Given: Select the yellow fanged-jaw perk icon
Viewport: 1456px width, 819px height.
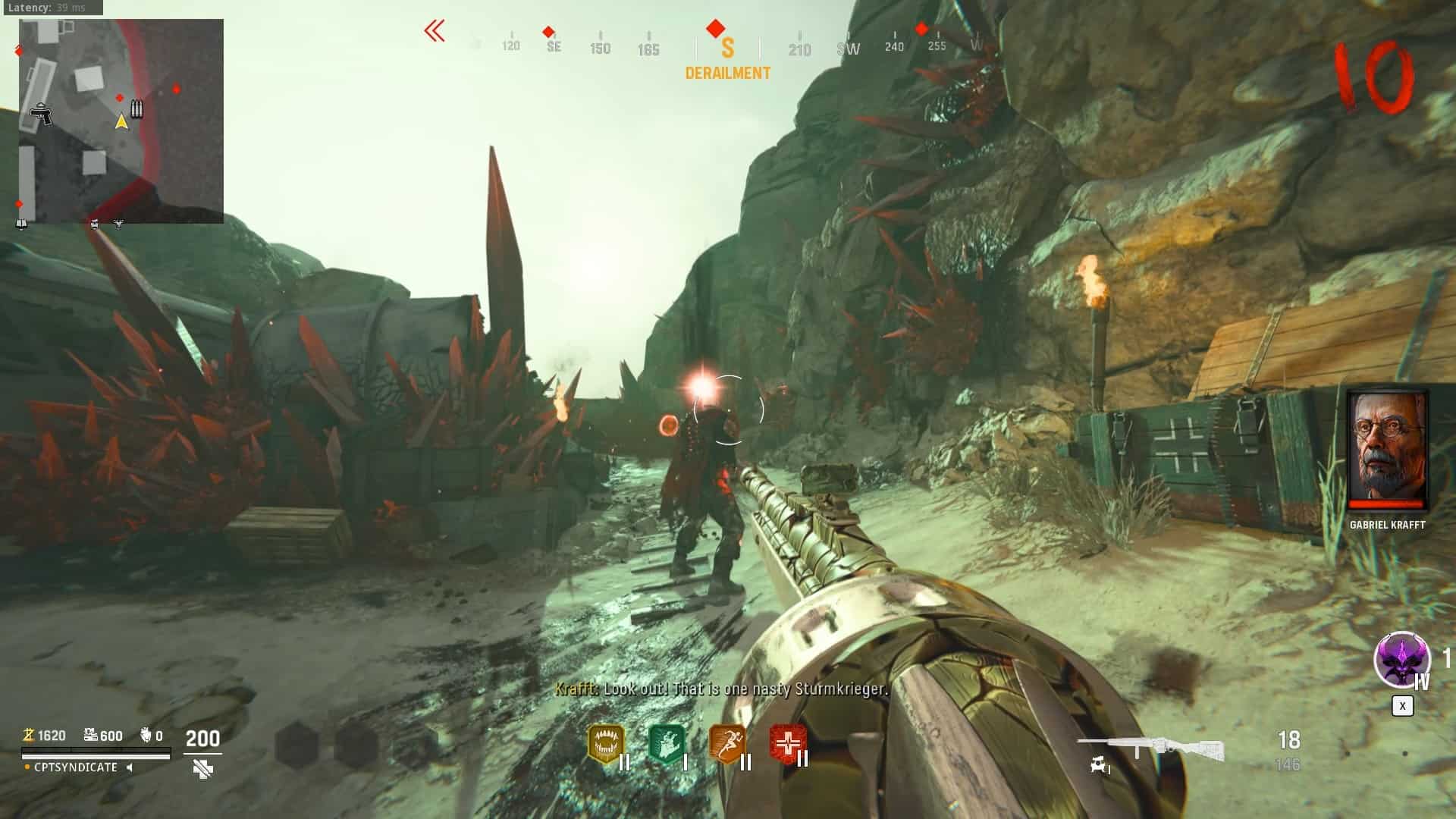Looking at the screenshot, I should point(605,744).
